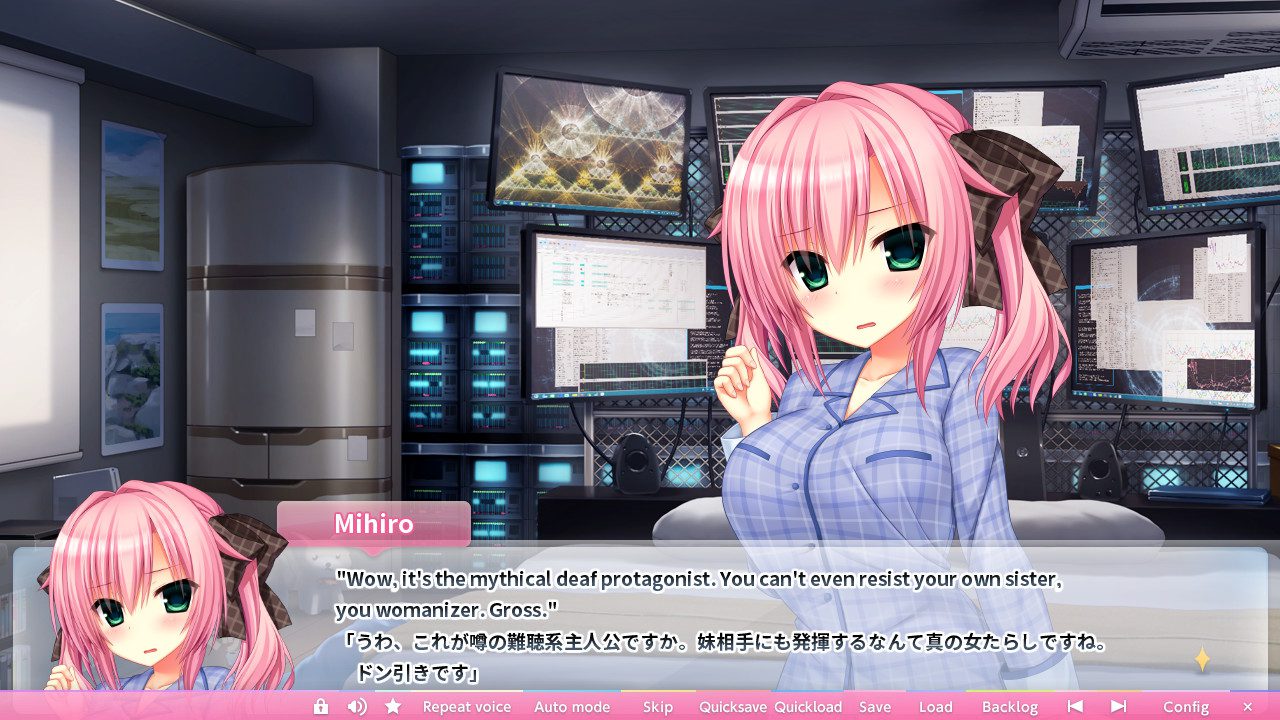The image size is (1280, 720).
Task: Click Quicksave
Action: pyautogui.click(x=734, y=706)
